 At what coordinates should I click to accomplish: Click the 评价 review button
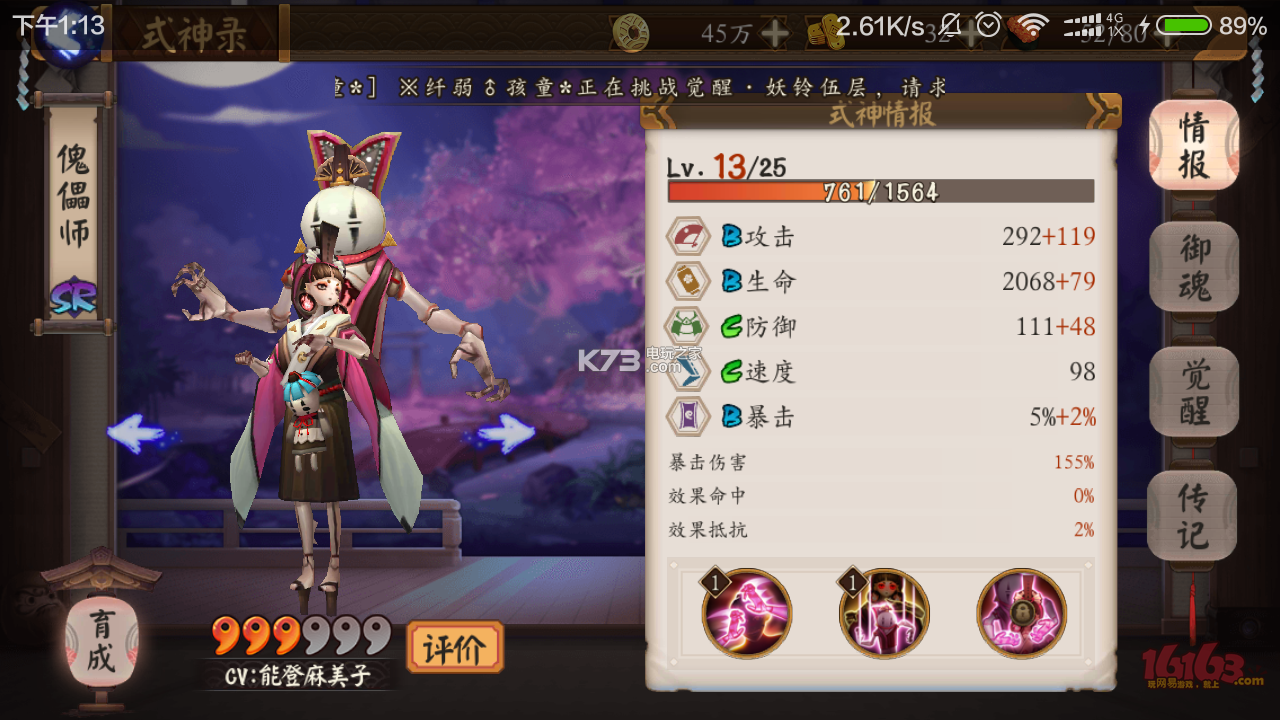tap(454, 648)
